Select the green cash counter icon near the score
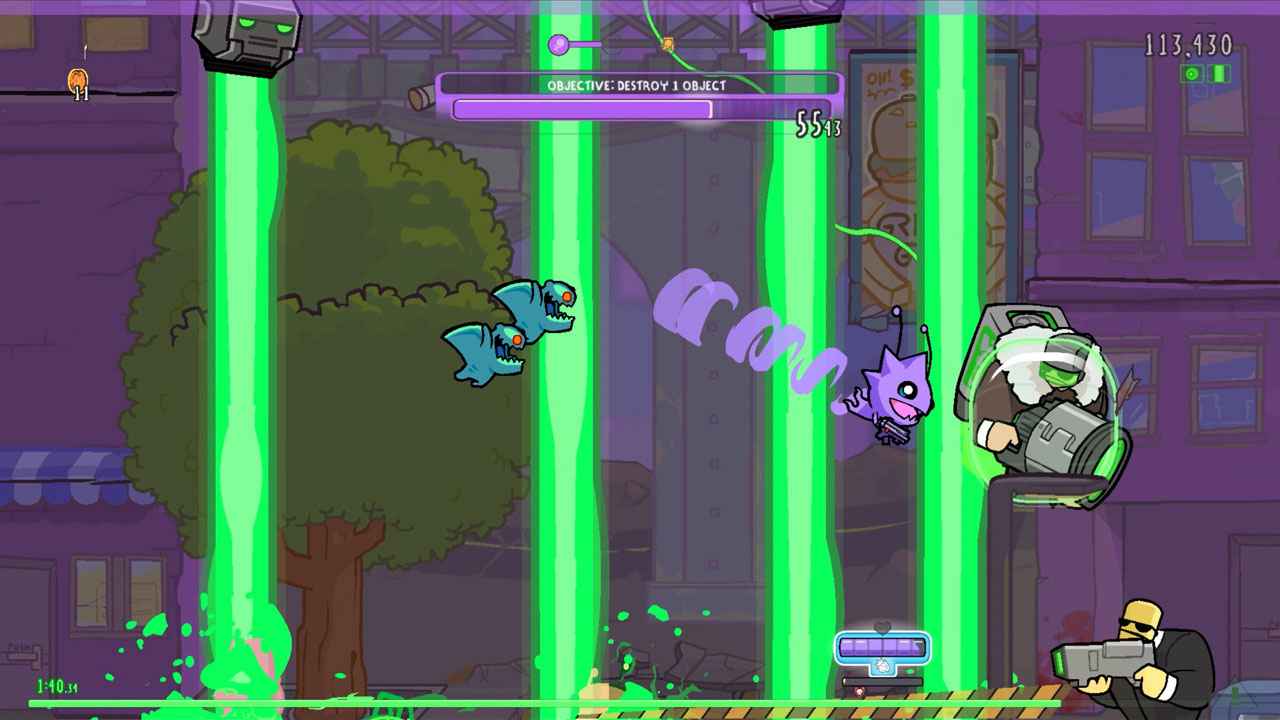Image resolution: width=1280 pixels, height=720 pixels. pyautogui.click(x=1218, y=73)
